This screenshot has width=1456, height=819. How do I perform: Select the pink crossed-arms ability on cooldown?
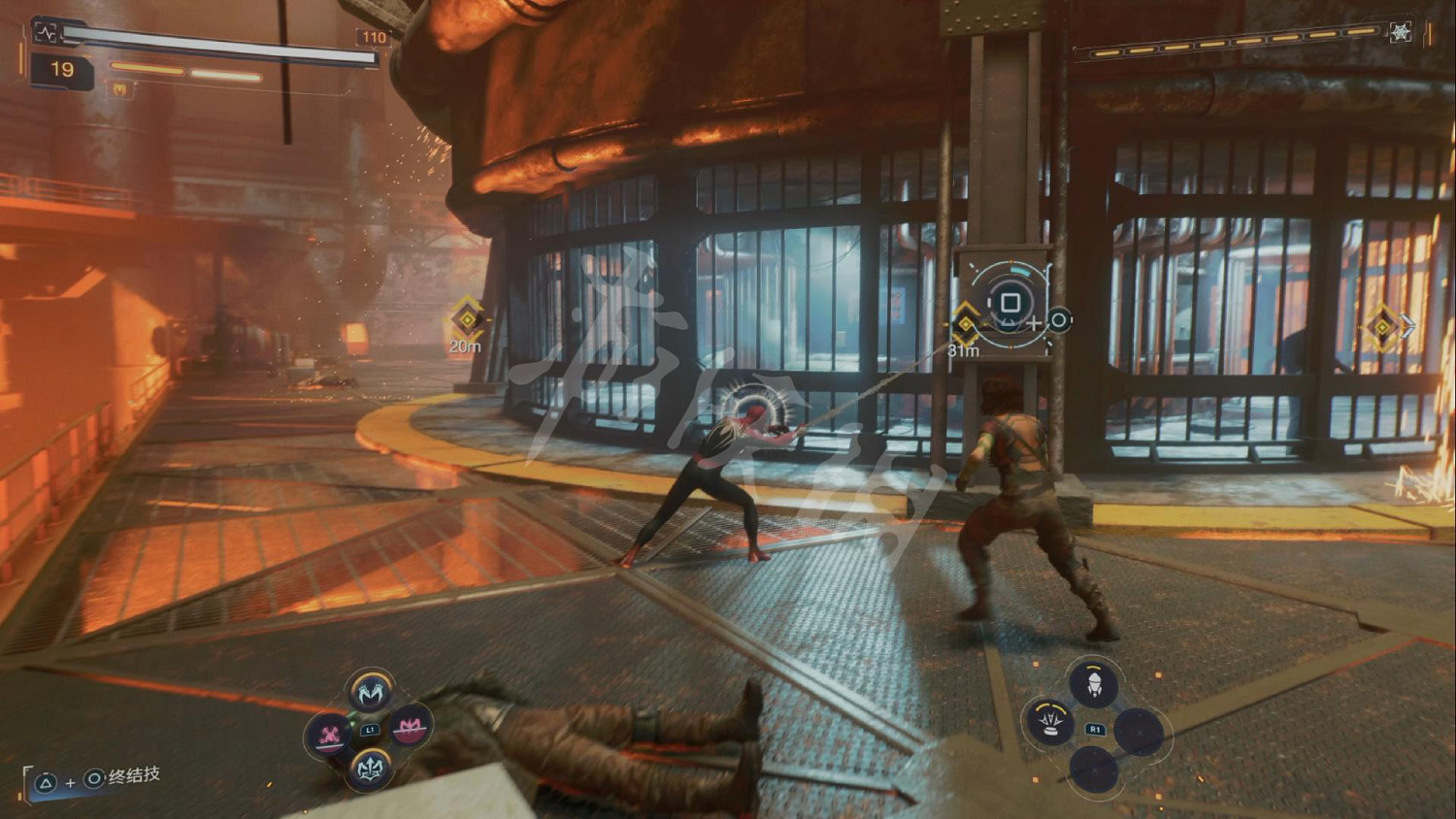coord(331,733)
